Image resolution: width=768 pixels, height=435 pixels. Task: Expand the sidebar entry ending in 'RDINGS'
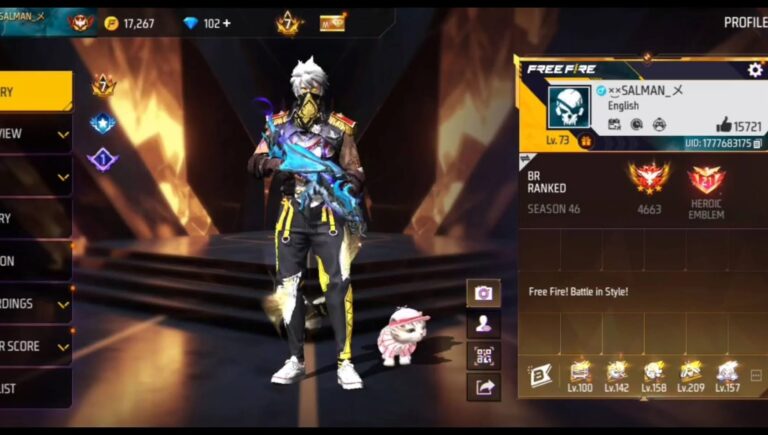35,304
